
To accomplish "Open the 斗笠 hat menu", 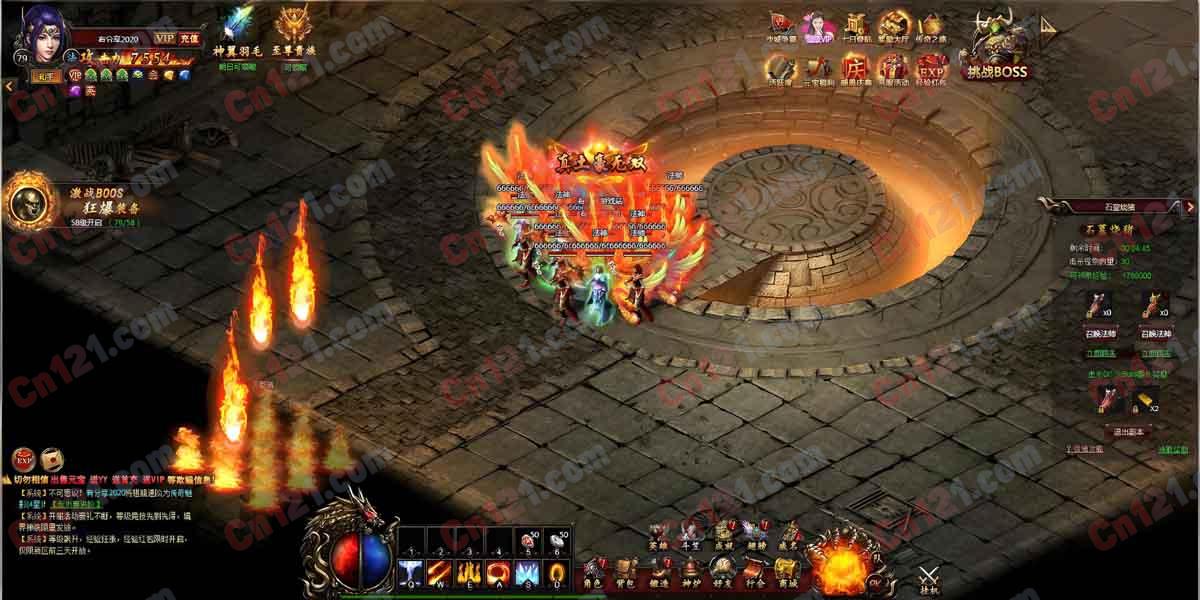I will tap(690, 535).
